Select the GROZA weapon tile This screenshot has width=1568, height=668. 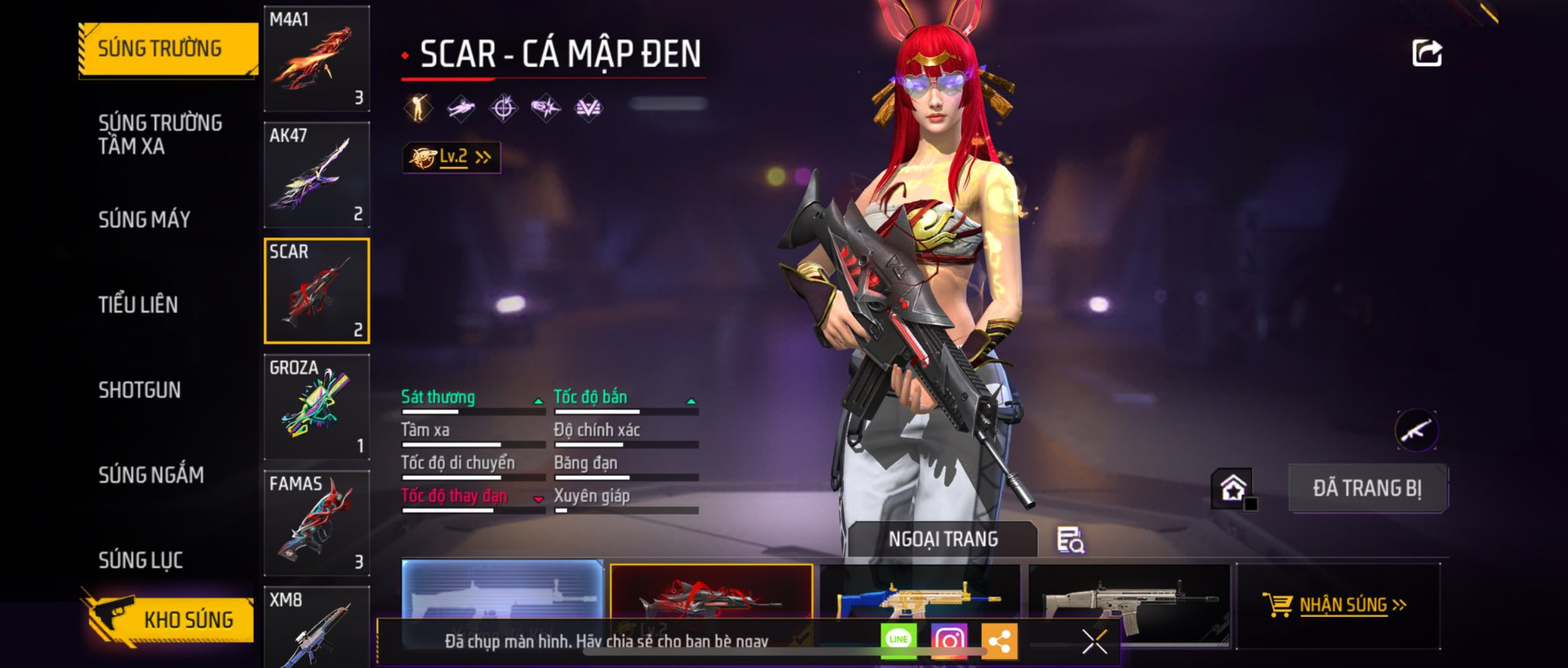316,407
